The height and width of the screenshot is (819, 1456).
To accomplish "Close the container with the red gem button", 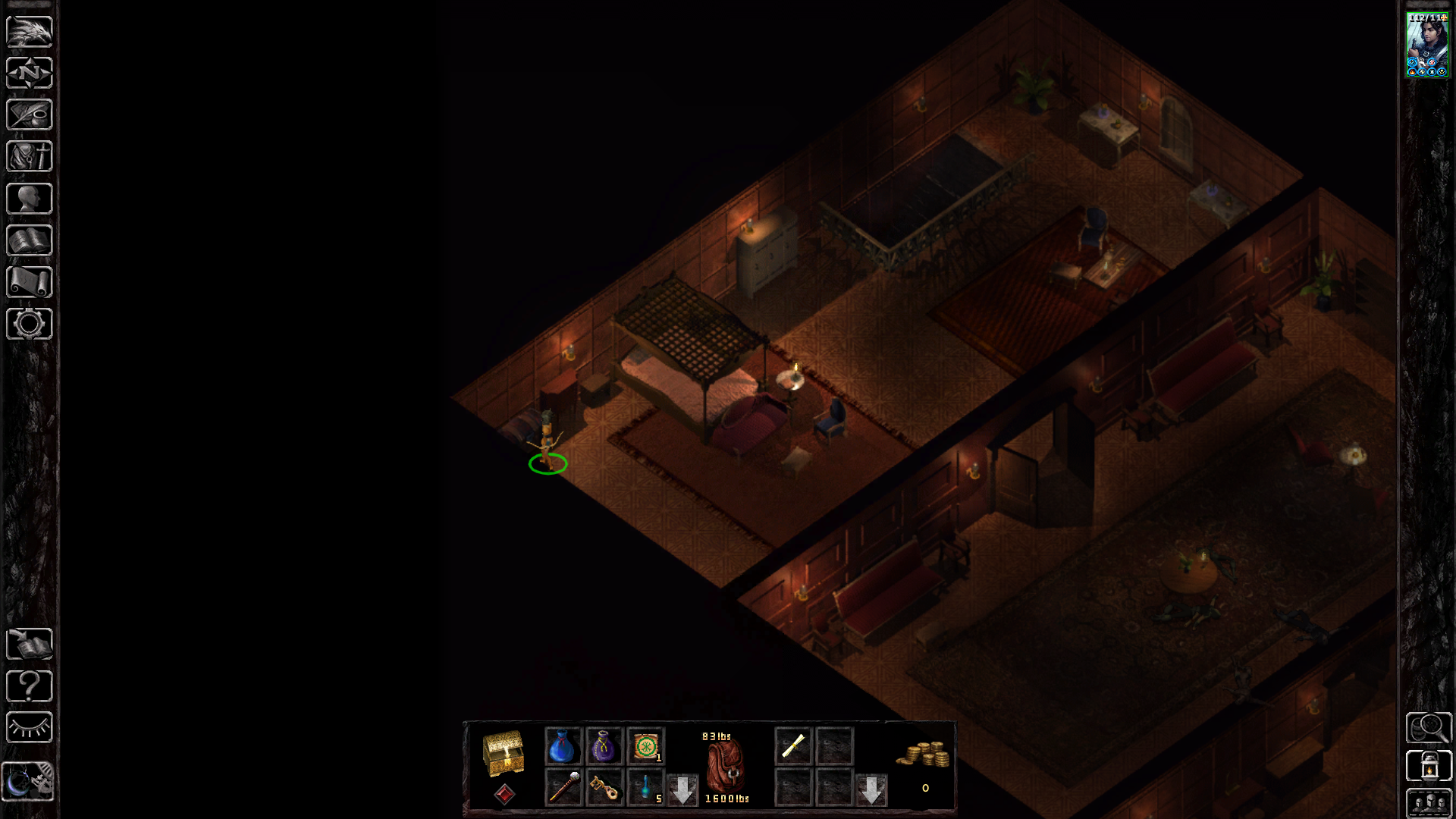I will (504, 794).
